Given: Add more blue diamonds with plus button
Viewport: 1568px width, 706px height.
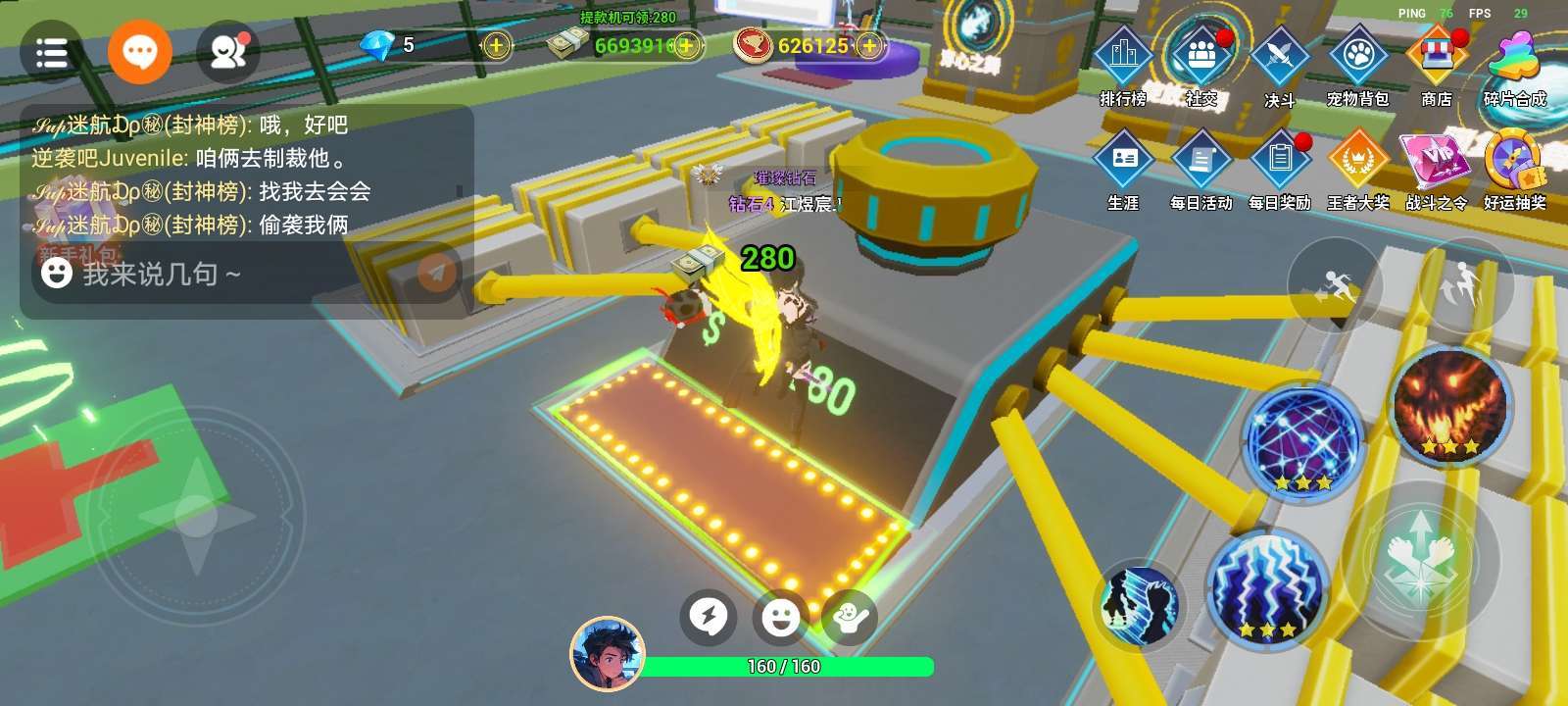Looking at the screenshot, I should [x=497, y=45].
